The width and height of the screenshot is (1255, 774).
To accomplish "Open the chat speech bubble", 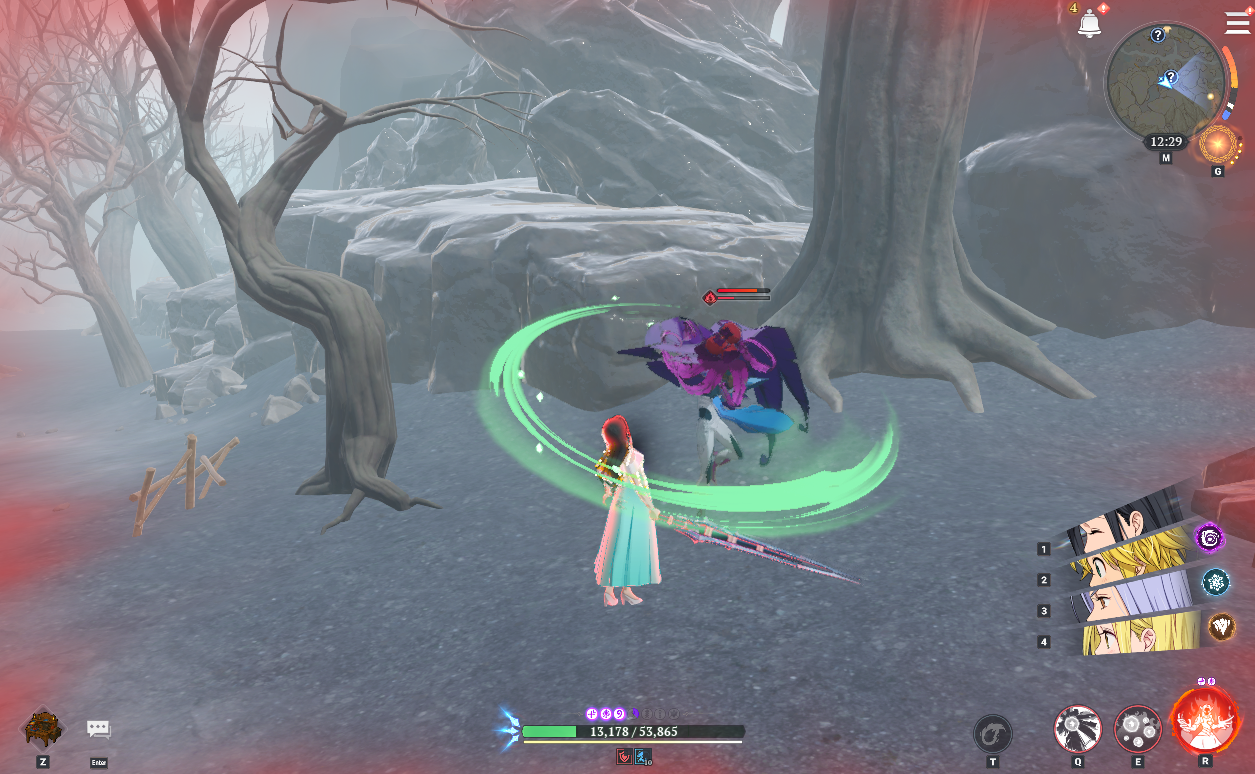I will pyautogui.click(x=98, y=730).
